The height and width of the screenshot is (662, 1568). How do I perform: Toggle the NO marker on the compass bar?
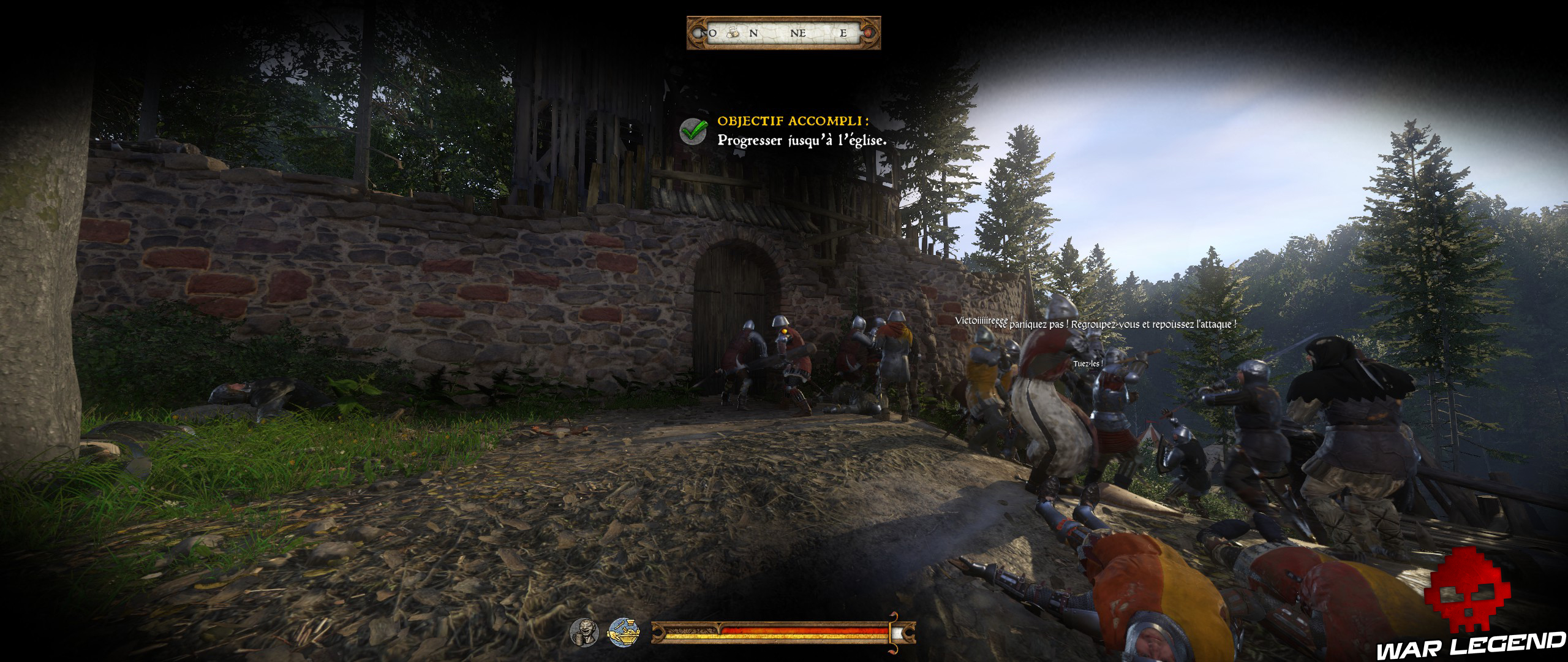pos(709,34)
